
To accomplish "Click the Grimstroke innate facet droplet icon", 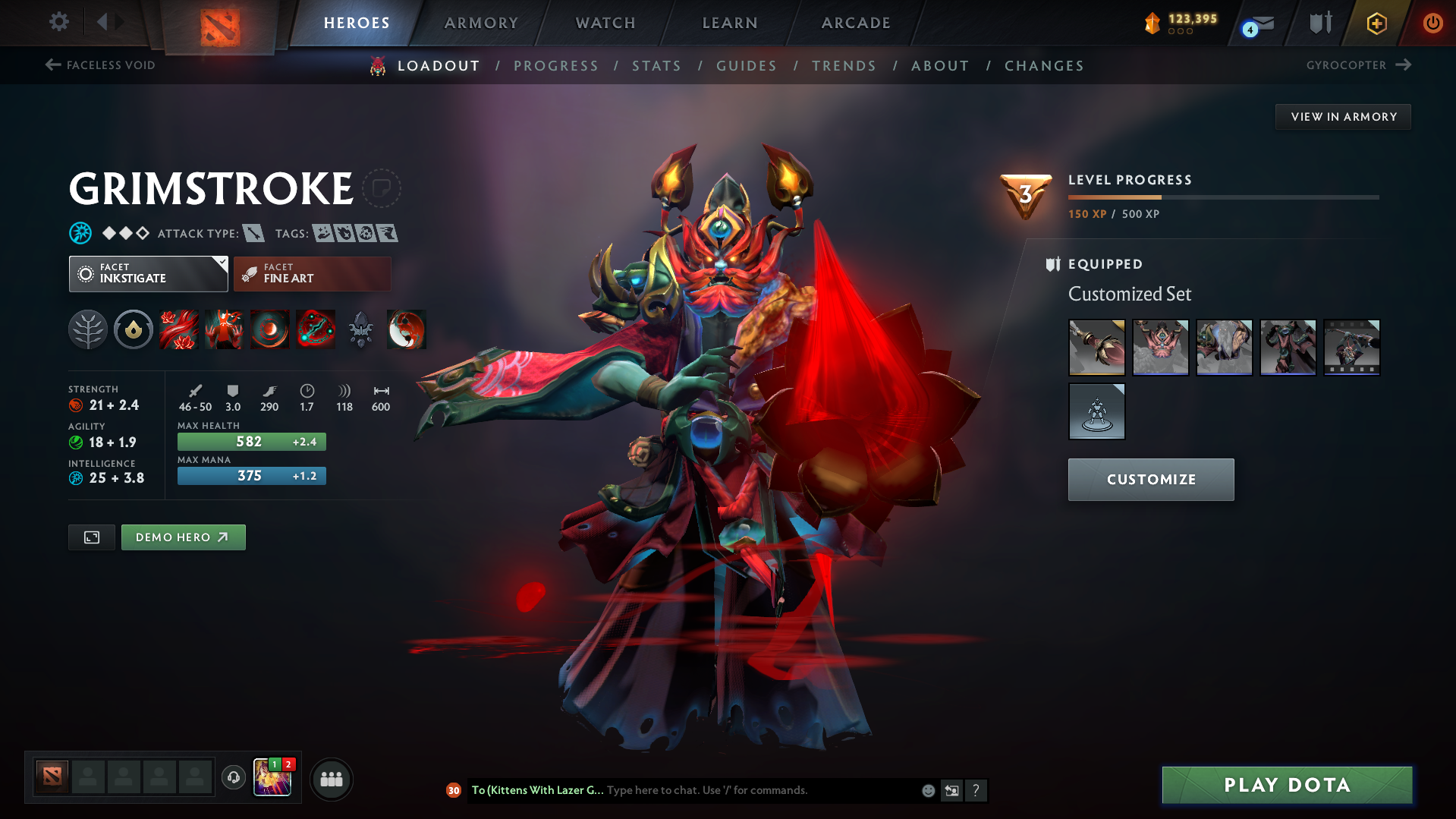I will [134, 329].
